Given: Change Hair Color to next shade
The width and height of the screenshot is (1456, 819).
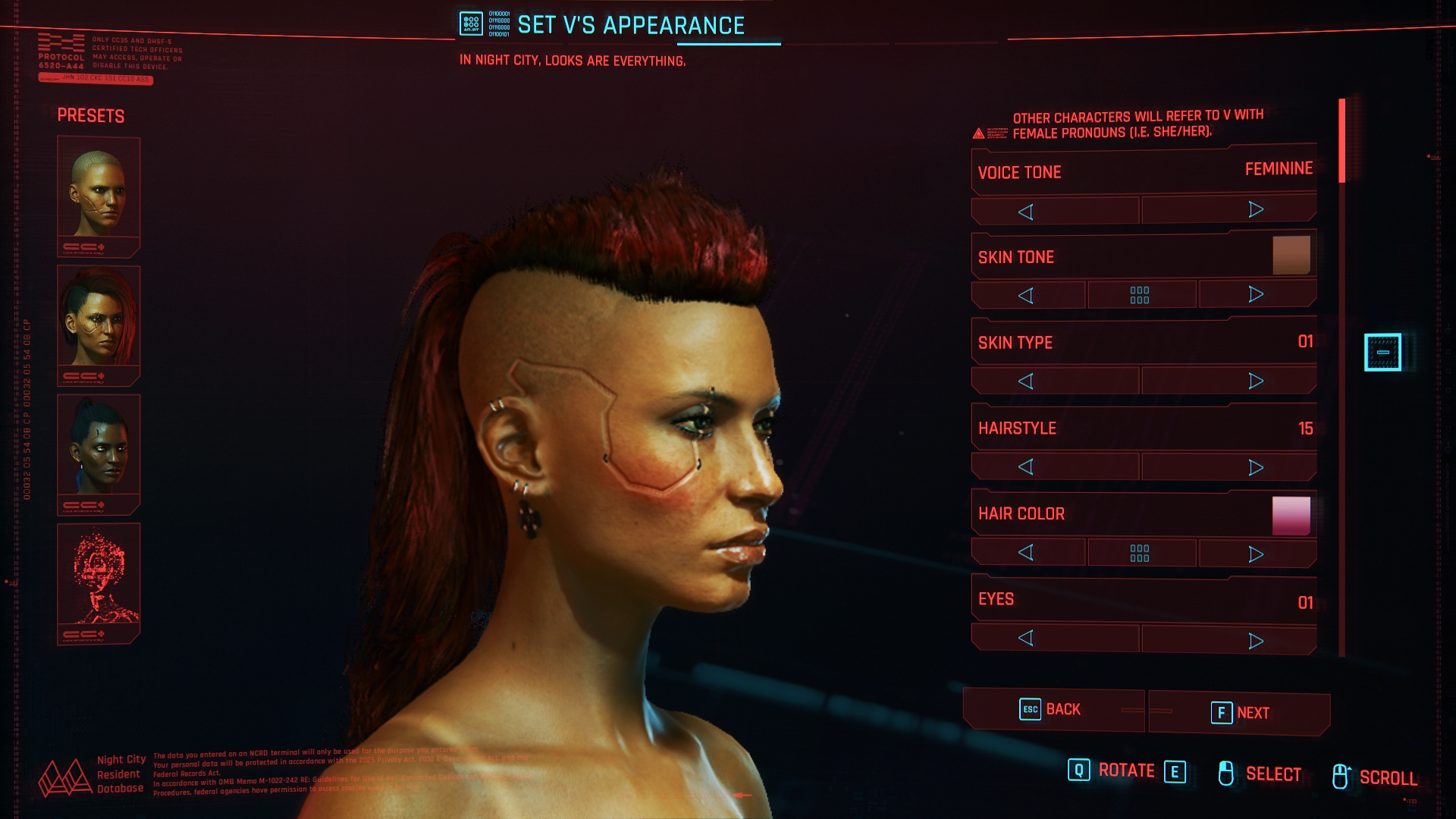Looking at the screenshot, I should (1256, 554).
